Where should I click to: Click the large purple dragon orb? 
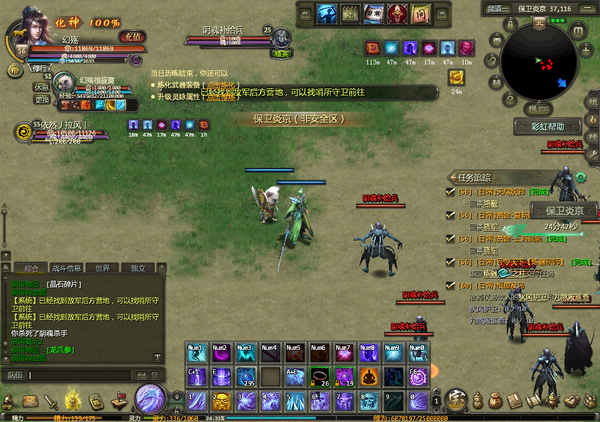coord(151,397)
